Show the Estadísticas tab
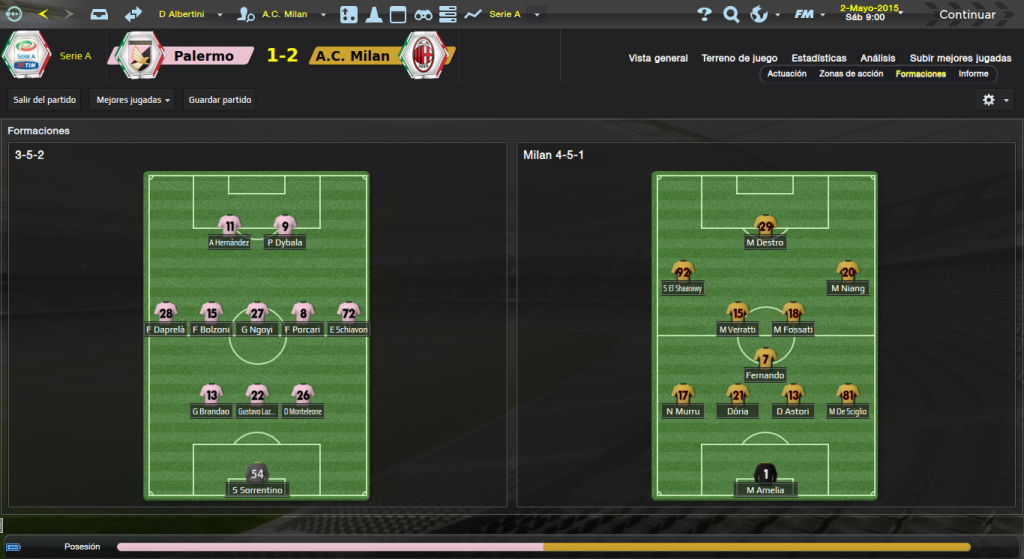The height and width of the screenshot is (559, 1024). (x=818, y=58)
